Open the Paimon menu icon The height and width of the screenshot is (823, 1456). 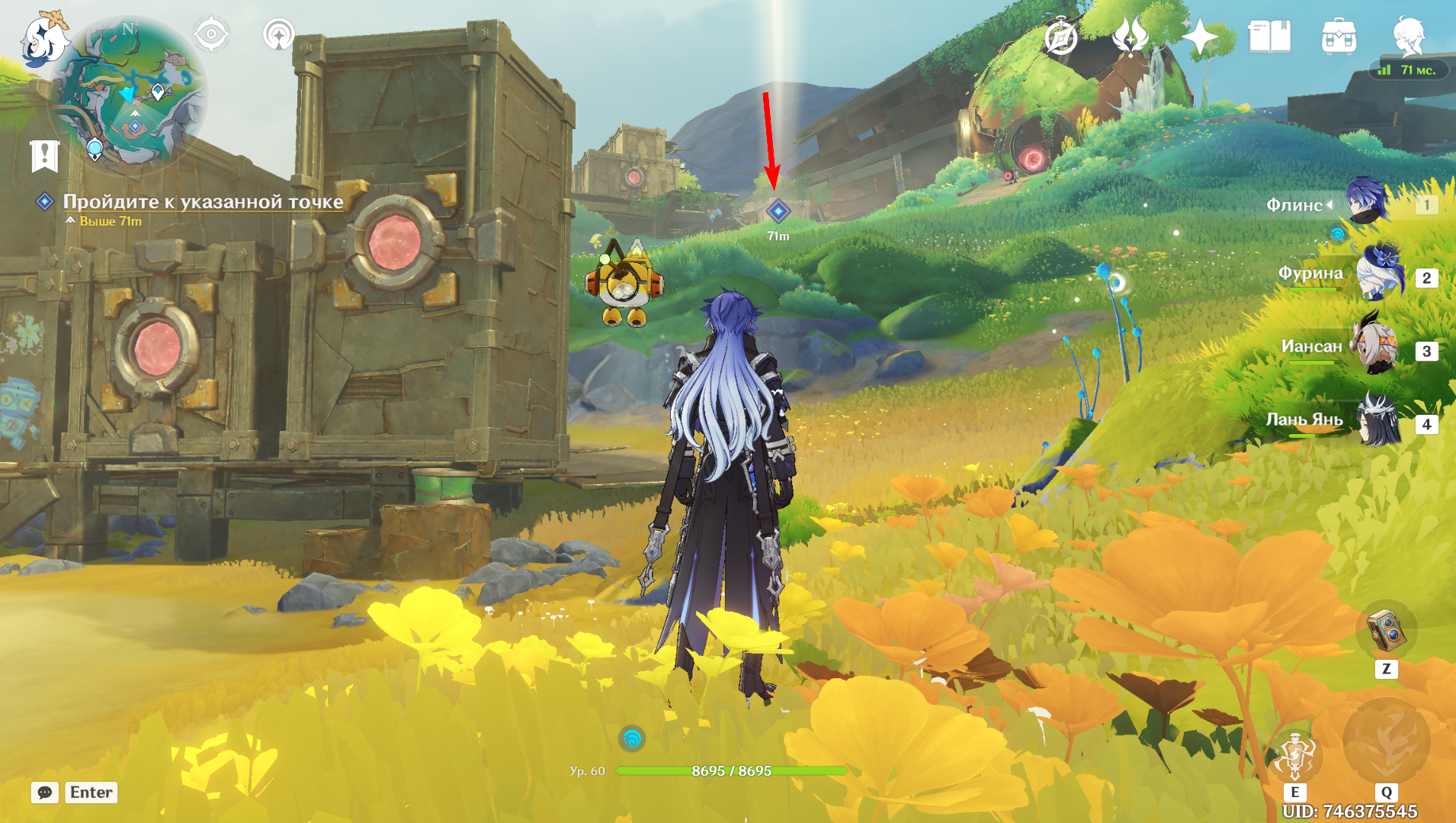tap(44, 38)
